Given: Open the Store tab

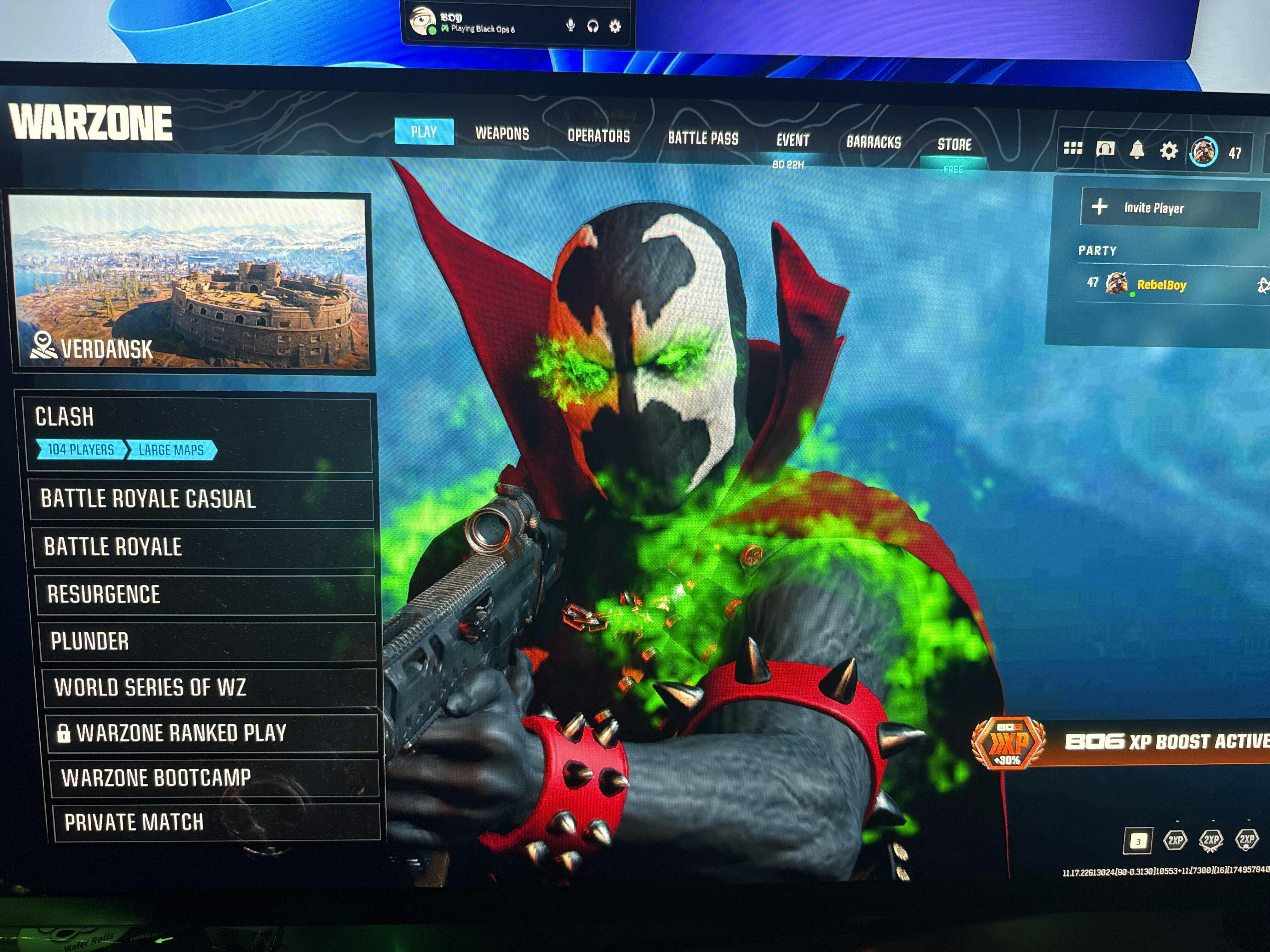Looking at the screenshot, I should click(x=954, y=144).
